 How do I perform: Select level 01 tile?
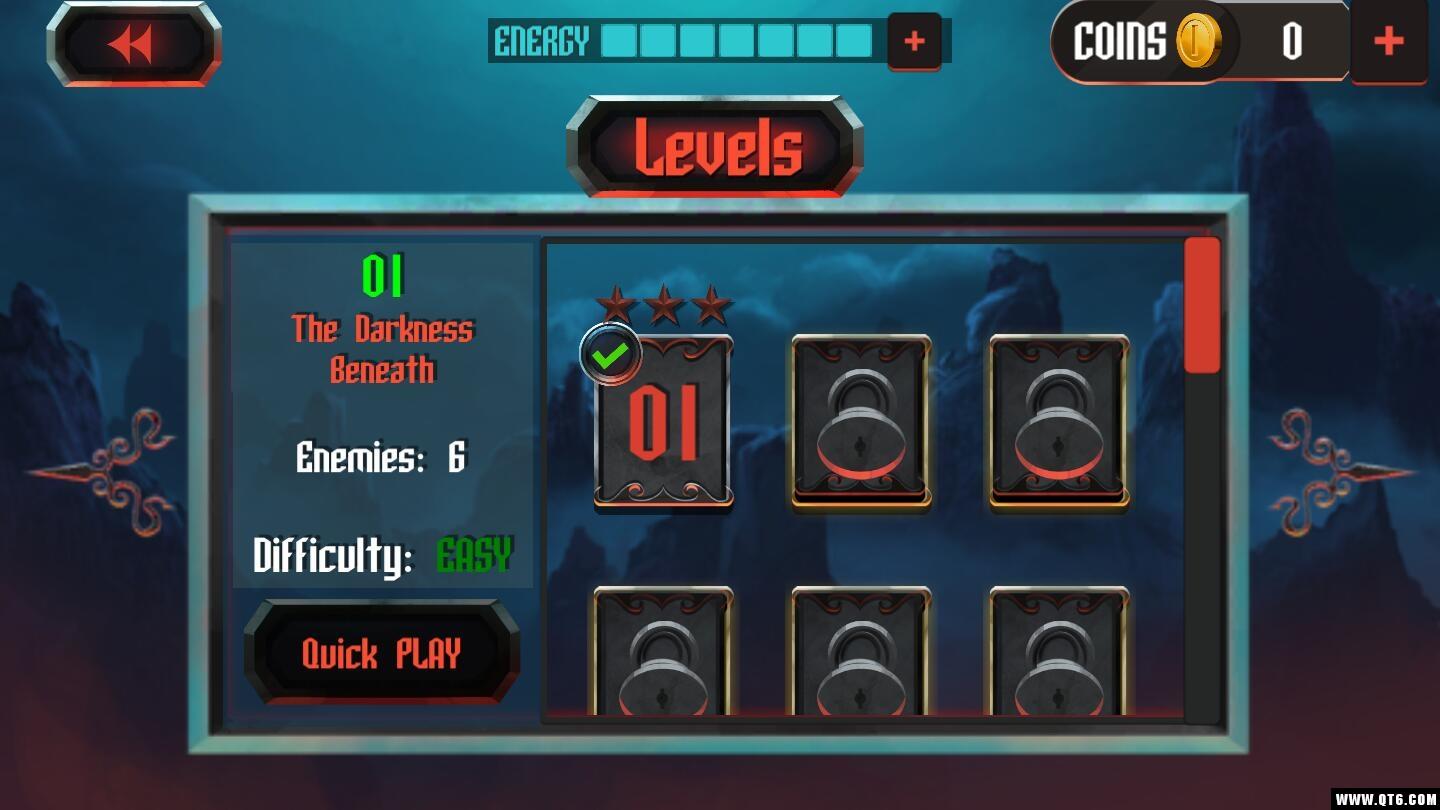click(x=663, y=422)
